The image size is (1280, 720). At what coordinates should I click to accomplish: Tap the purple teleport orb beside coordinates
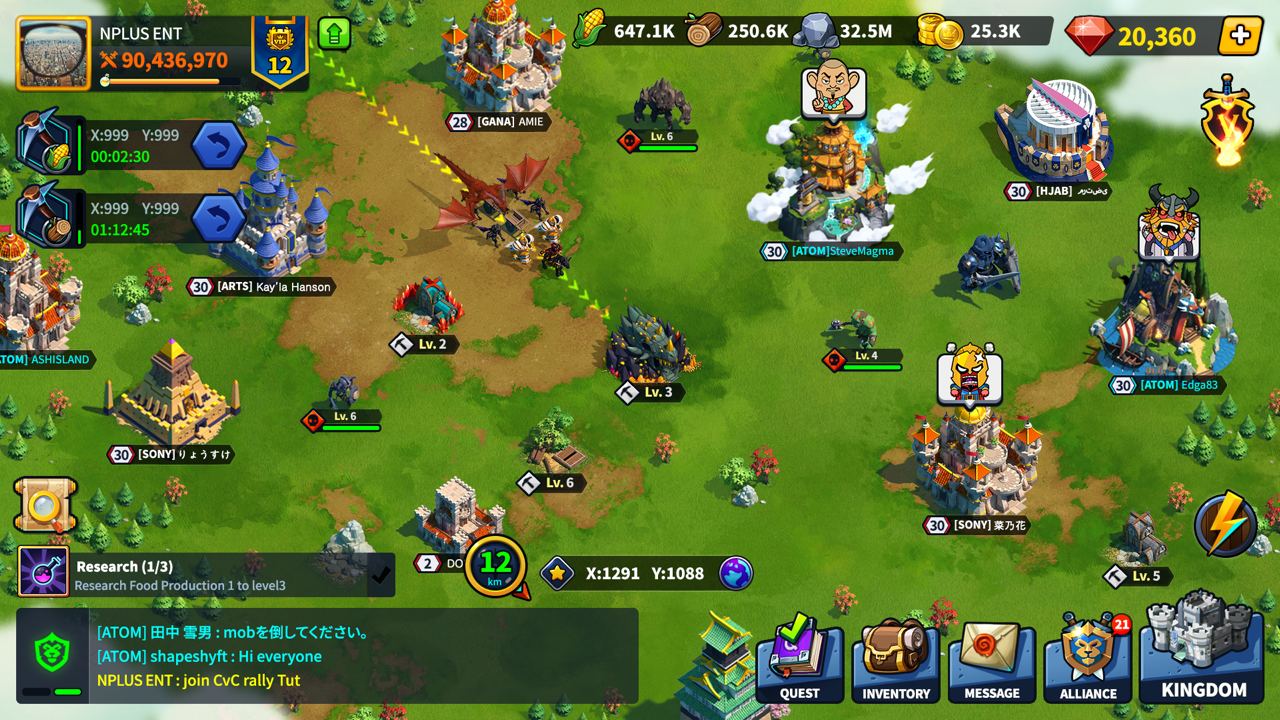point(737,572)
